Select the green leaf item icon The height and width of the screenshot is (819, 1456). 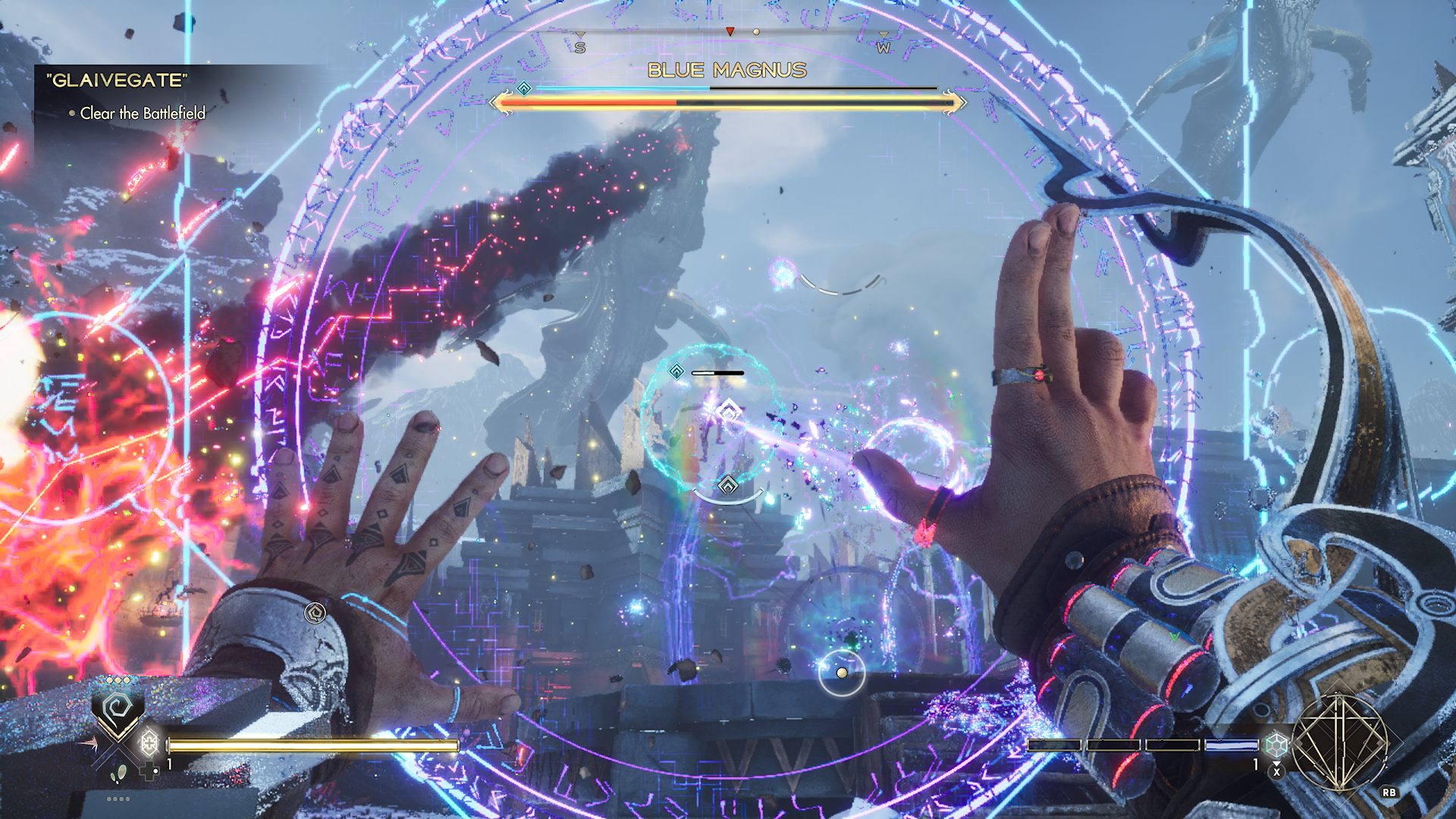pos(119,774)
